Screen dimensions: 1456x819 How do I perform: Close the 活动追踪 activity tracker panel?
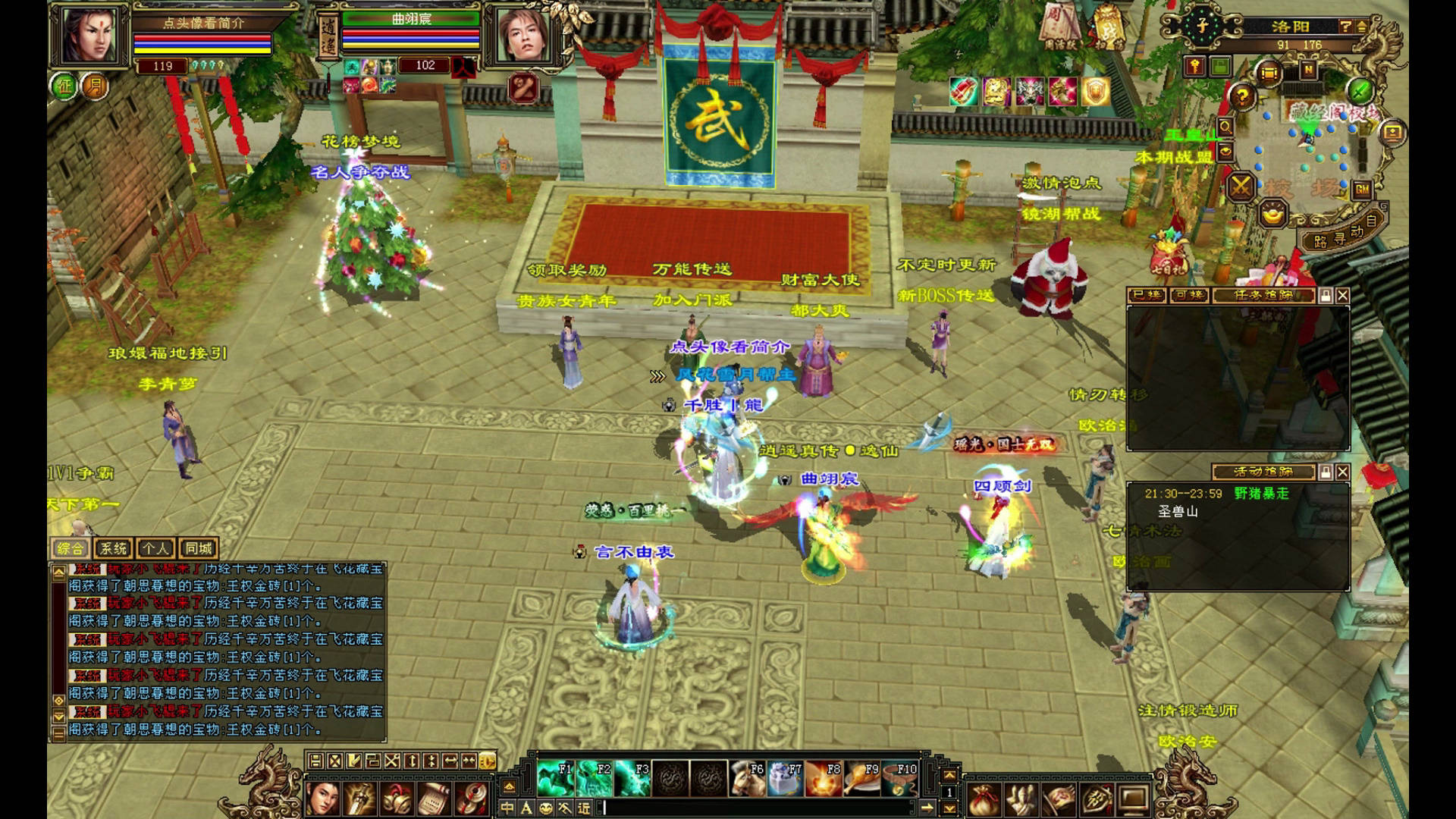1342,472
